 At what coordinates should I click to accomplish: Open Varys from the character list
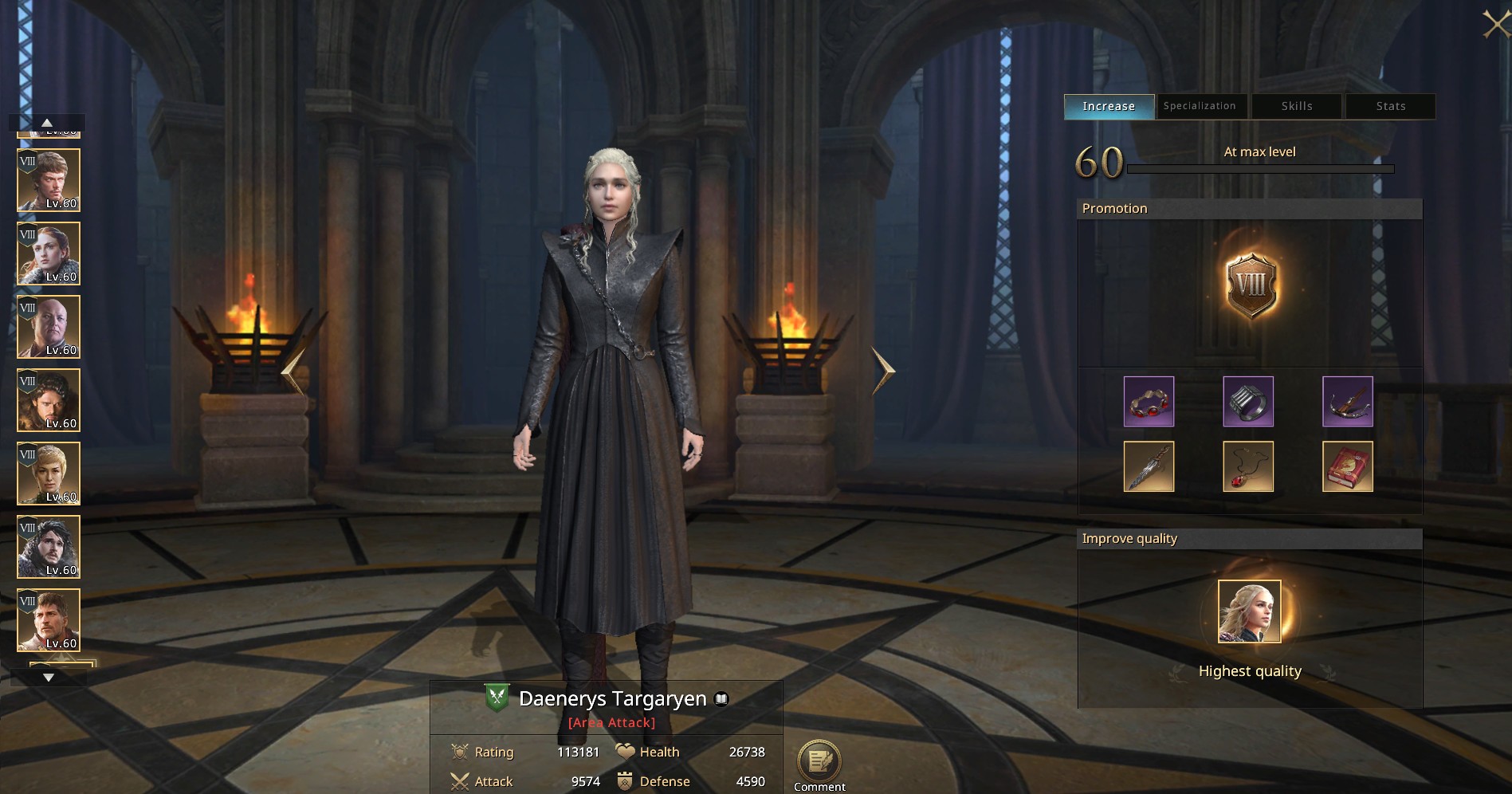click(48, 327)
